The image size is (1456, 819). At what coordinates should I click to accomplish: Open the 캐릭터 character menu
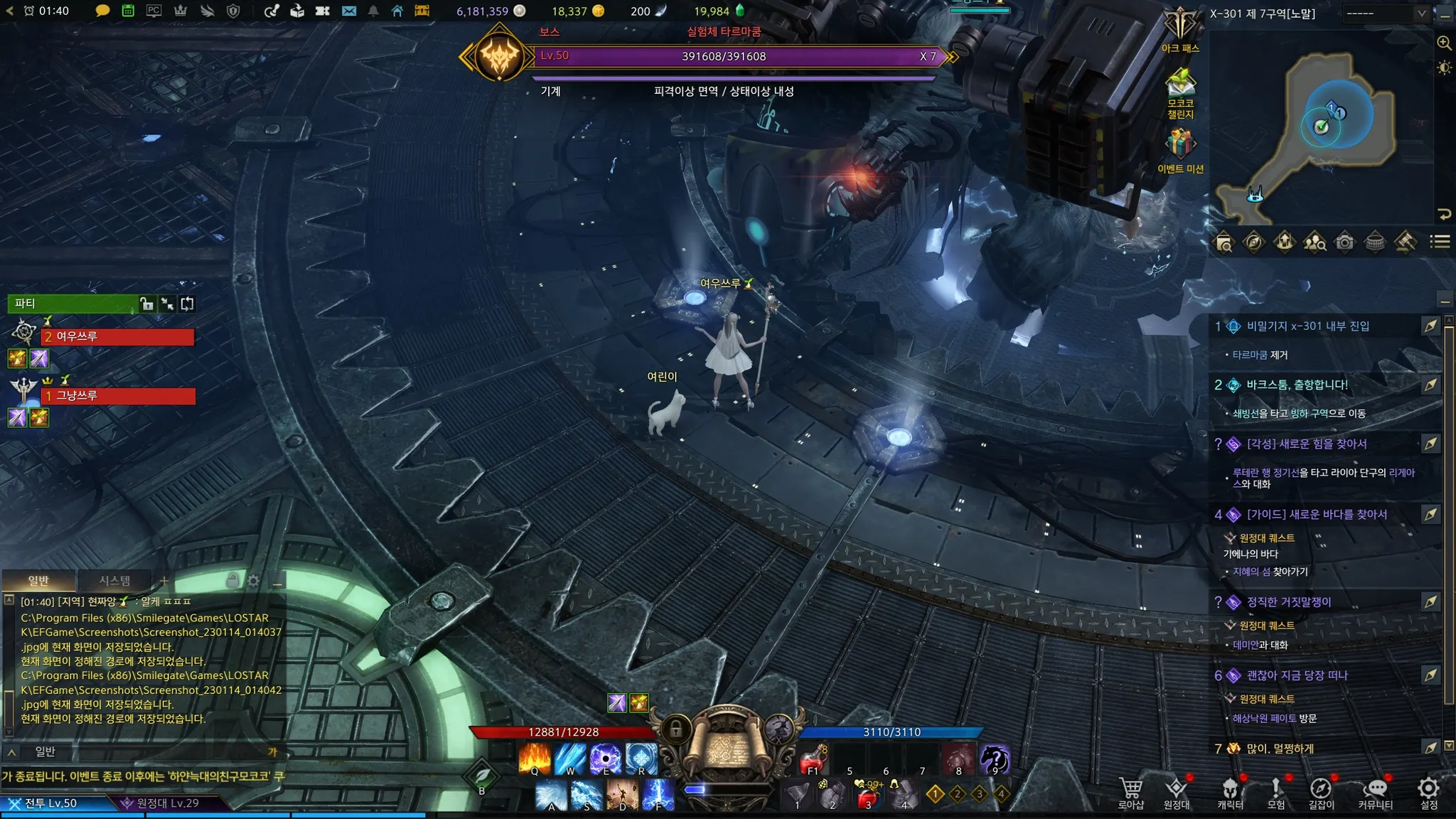pyautogui.click(x=1230, y=792)
